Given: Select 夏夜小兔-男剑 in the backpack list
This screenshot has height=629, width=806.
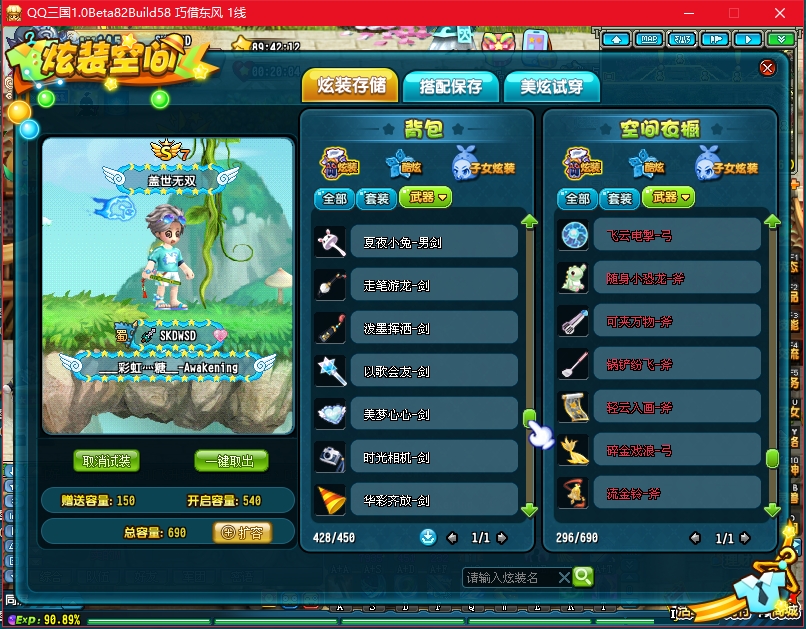Looking at the screenshot, I should tap(432, 241).
